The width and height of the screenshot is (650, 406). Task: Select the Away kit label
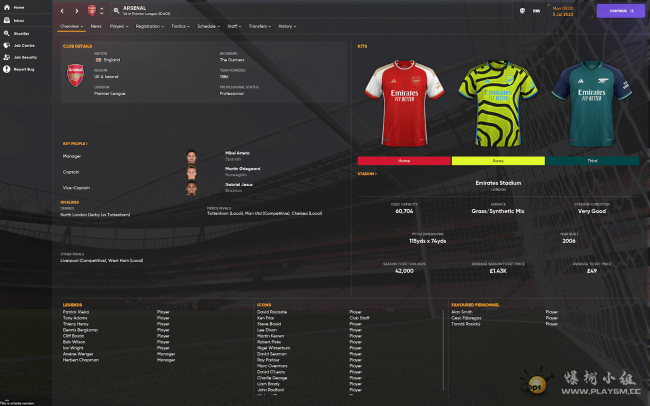[x=498, y=160]
